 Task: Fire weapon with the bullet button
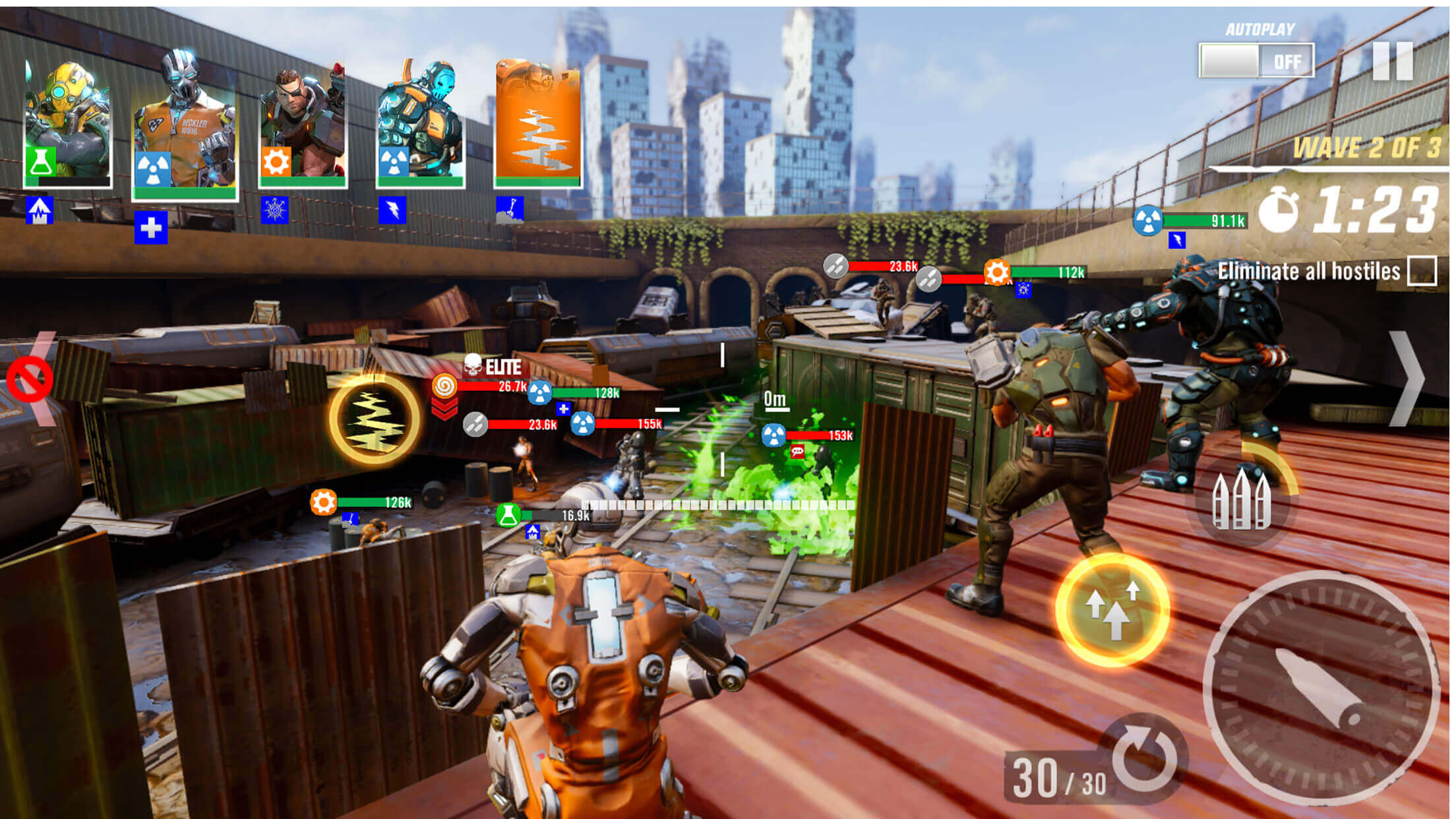(x=1321, y=687)
